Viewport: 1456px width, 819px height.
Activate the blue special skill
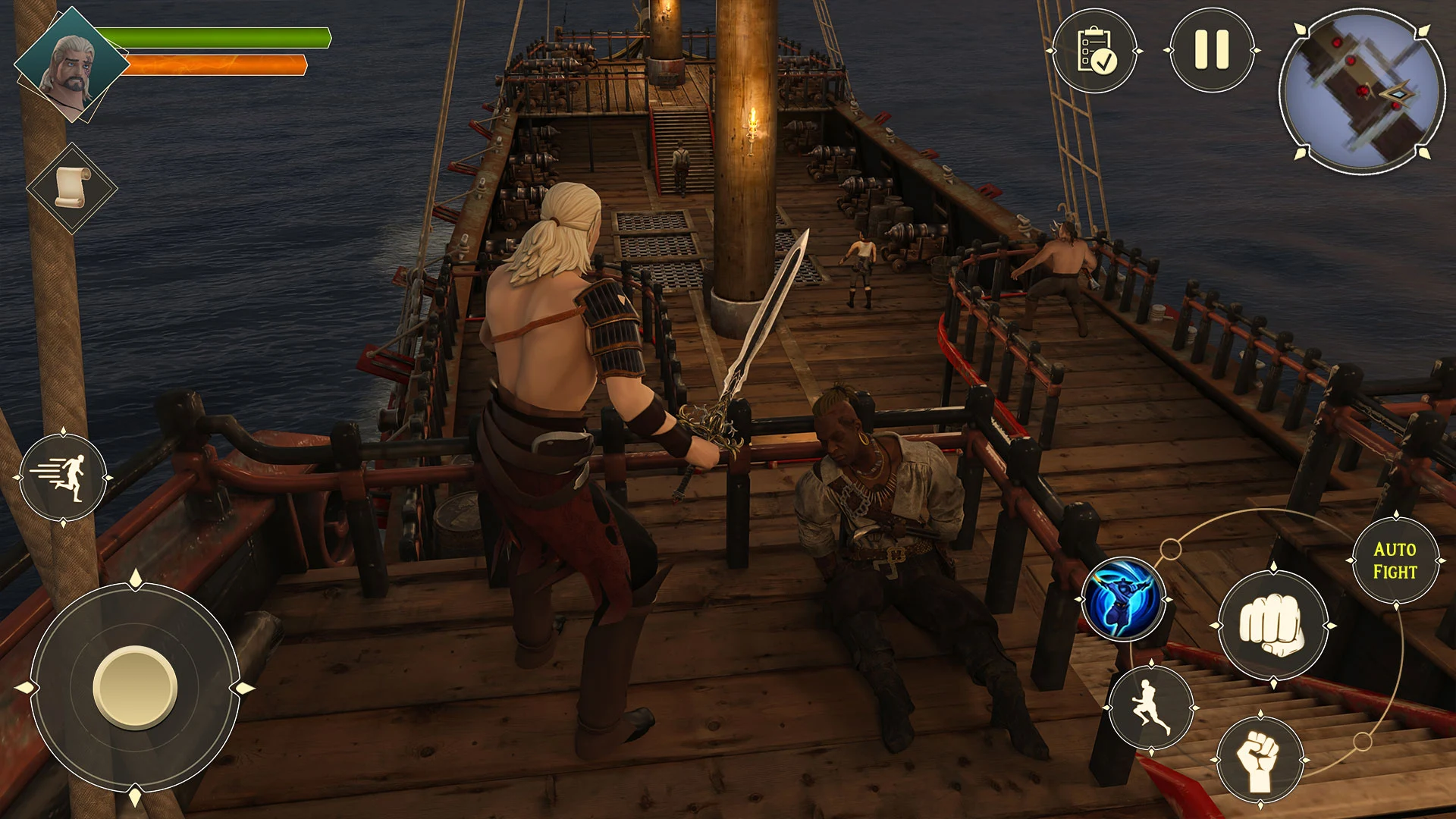pos(1122,600)
